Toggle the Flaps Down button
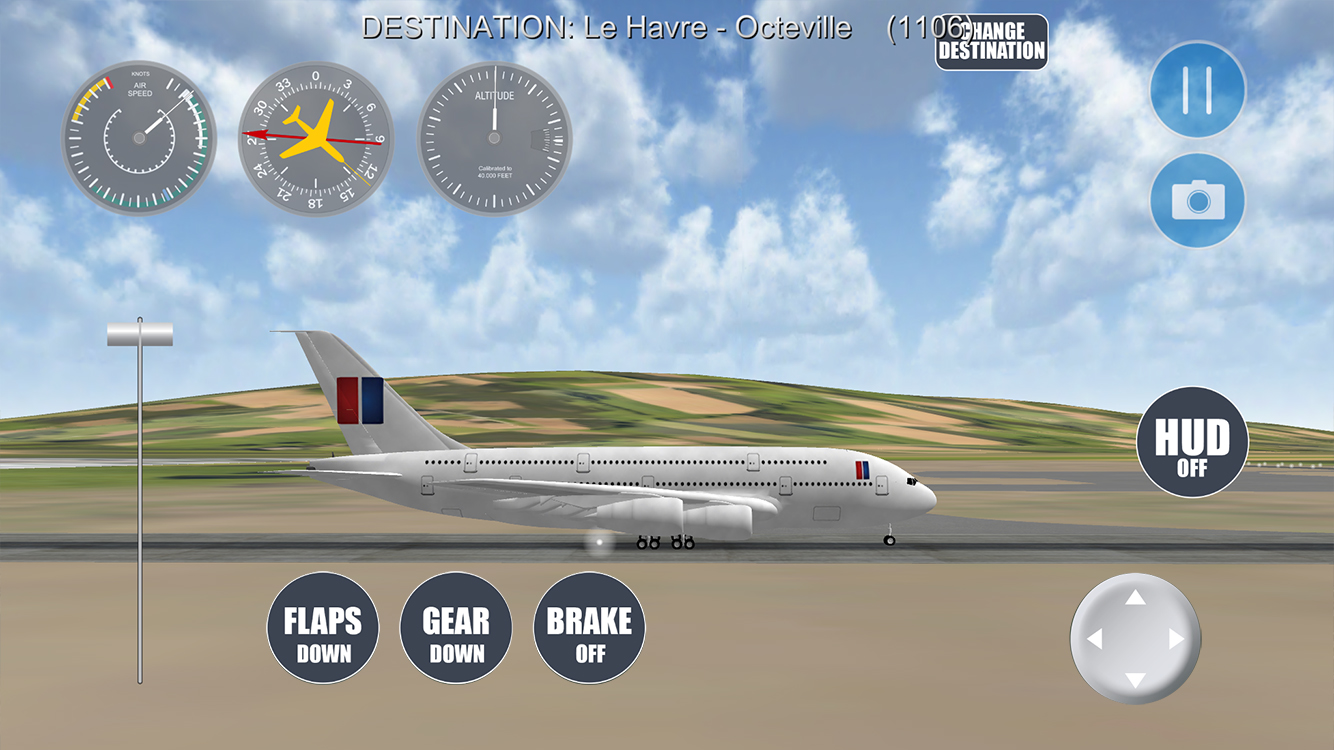 [323, 628]
